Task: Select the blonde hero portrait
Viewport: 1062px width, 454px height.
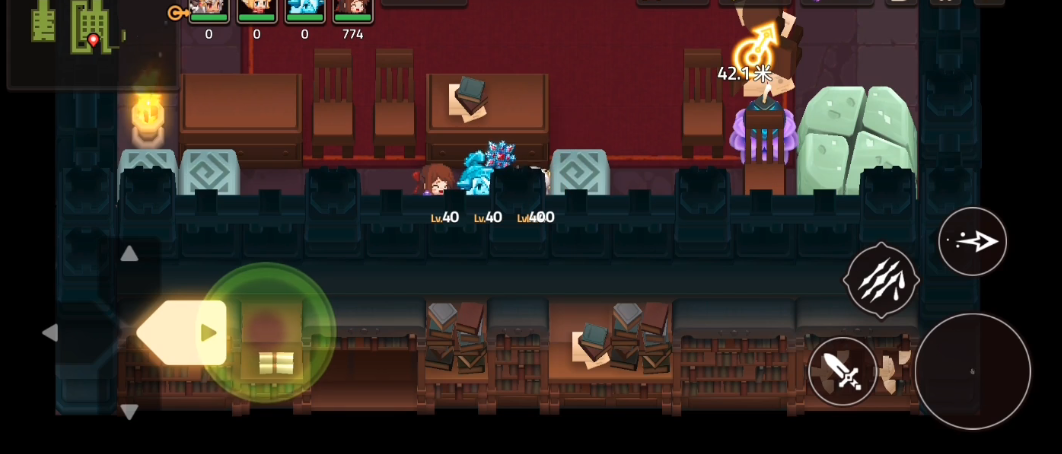Action: pos(257,9)
